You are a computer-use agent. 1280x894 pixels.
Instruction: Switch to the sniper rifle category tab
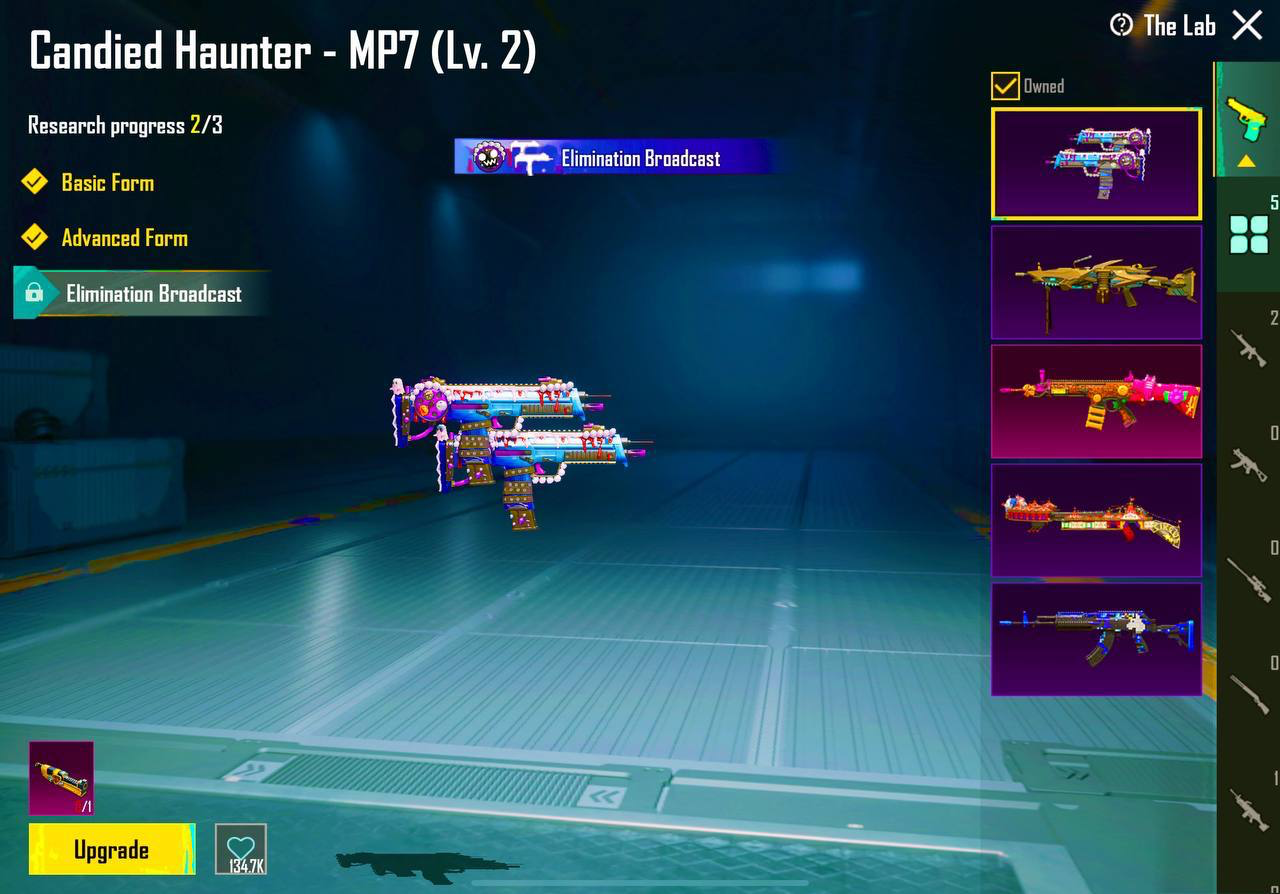[1248, 578]
